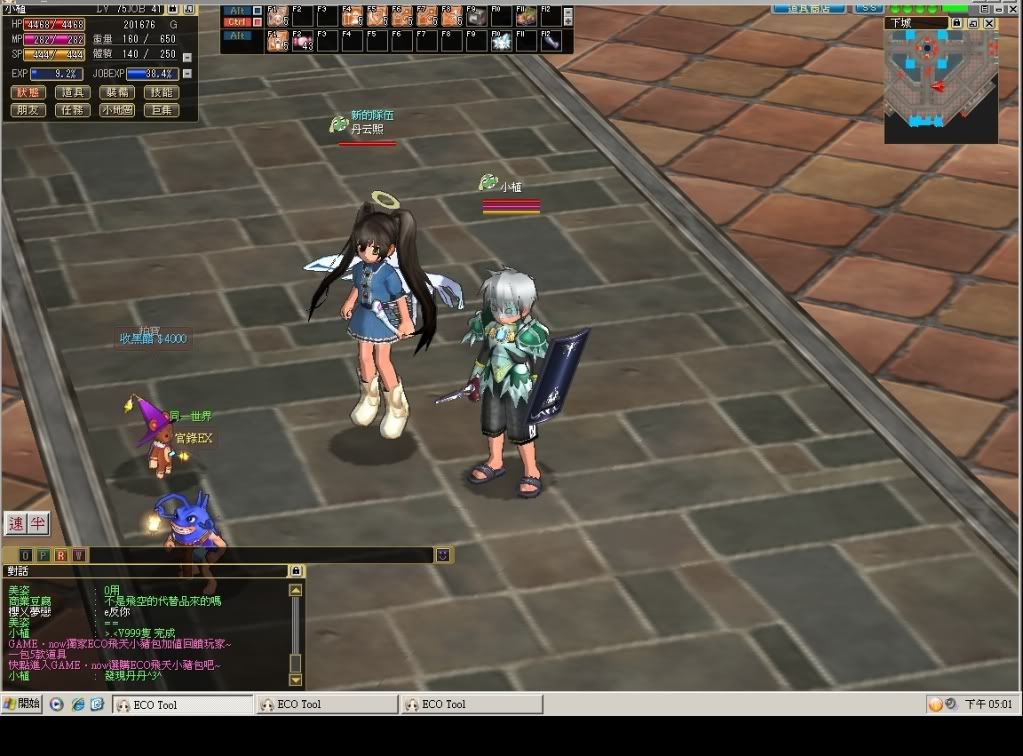Viewport: 1023px width, 756px height.
Task: Open the Windows 開始 Start menu
Action: tap(22, 704)
